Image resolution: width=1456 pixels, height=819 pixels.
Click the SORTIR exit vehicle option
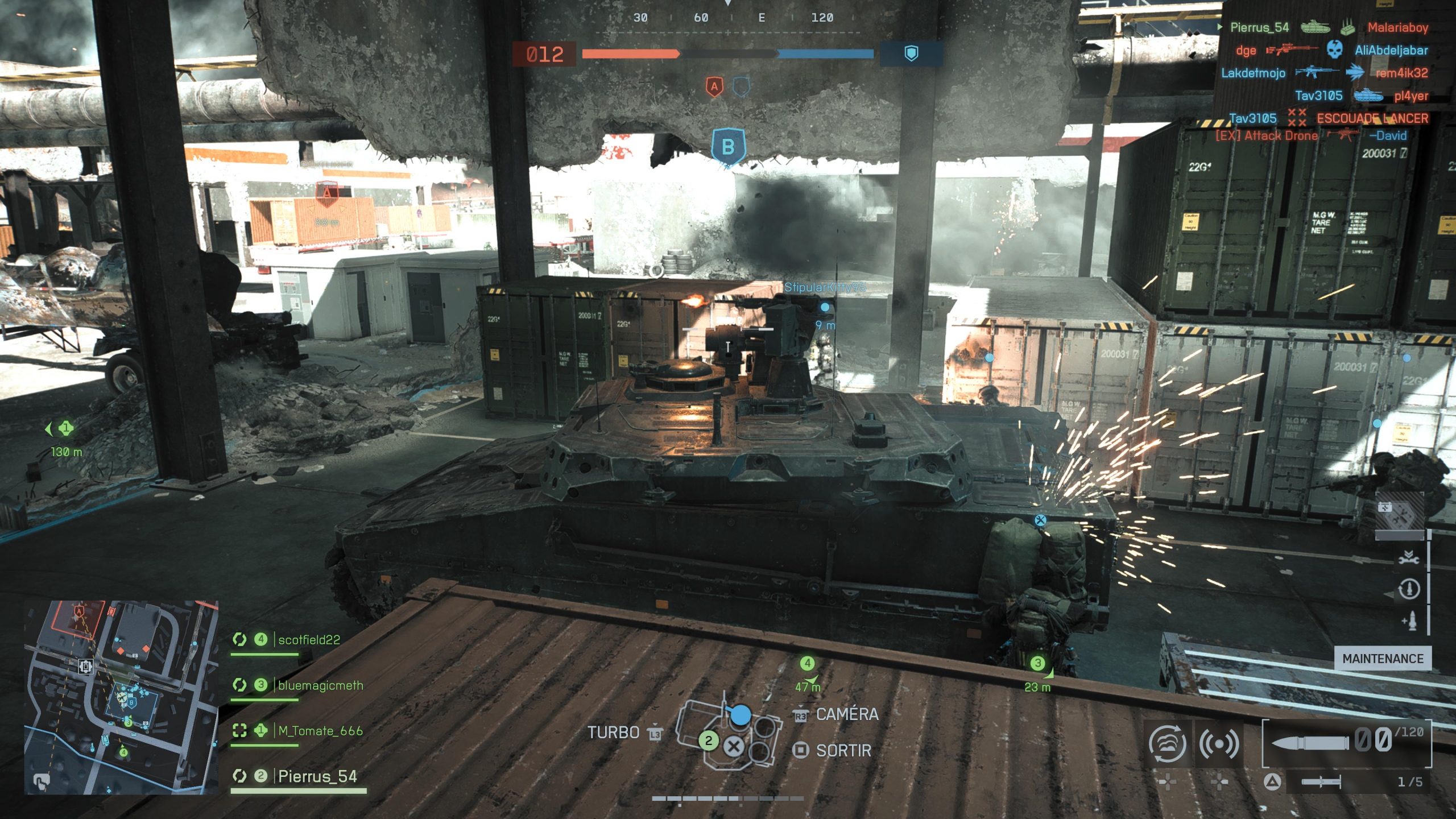[843, 751]
